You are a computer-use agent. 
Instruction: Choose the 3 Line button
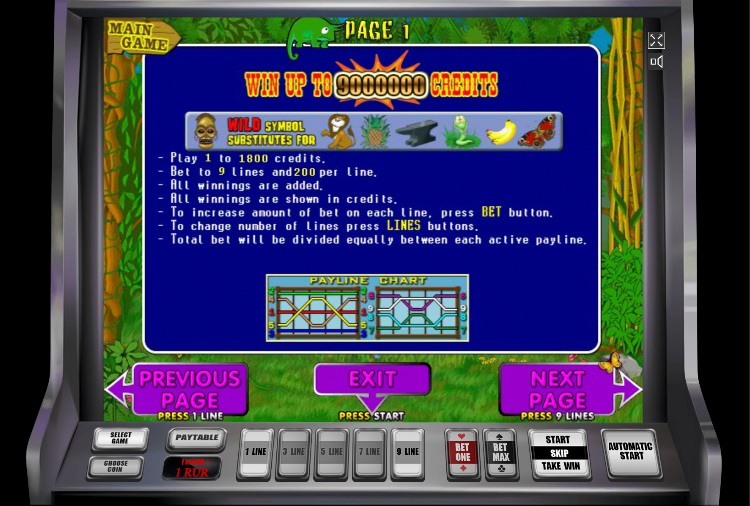(x=293, y=453)
